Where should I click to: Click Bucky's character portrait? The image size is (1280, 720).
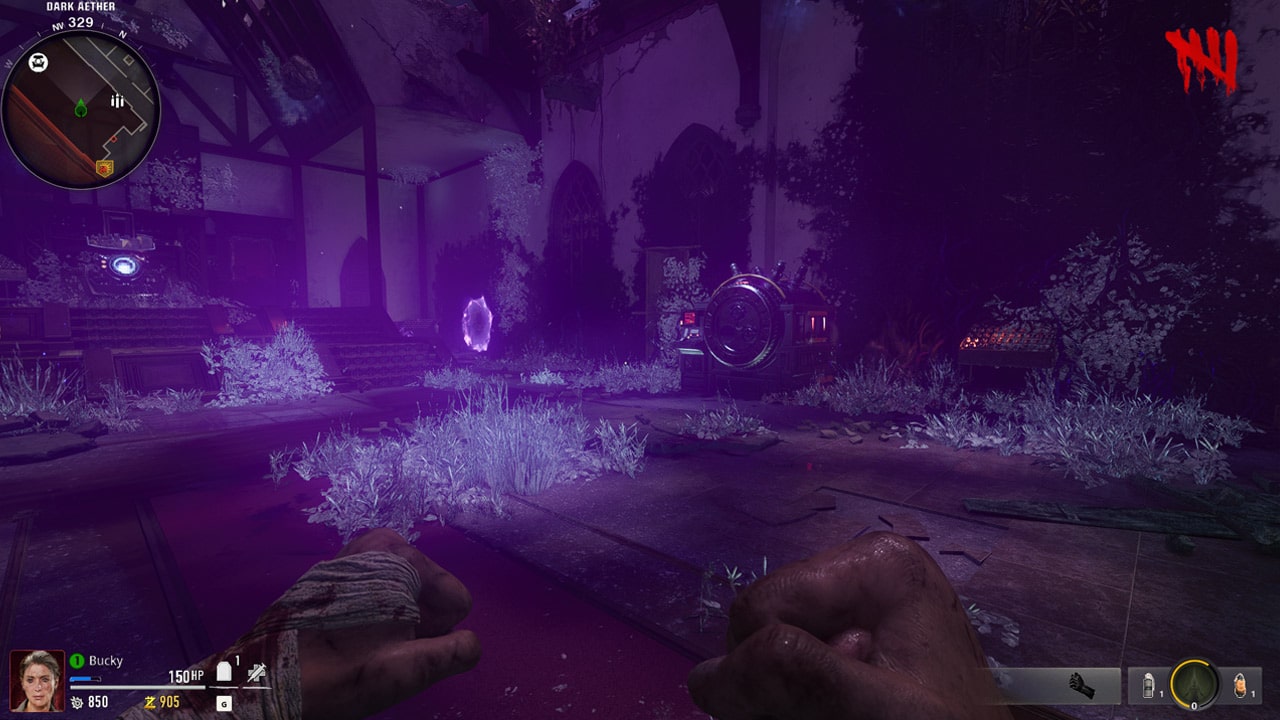(x=37, y=680)
